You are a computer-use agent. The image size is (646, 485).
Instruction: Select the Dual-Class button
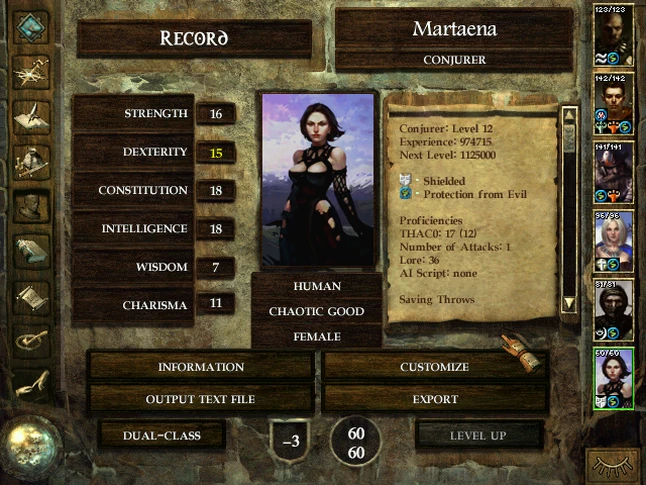[x=161, y=435]
